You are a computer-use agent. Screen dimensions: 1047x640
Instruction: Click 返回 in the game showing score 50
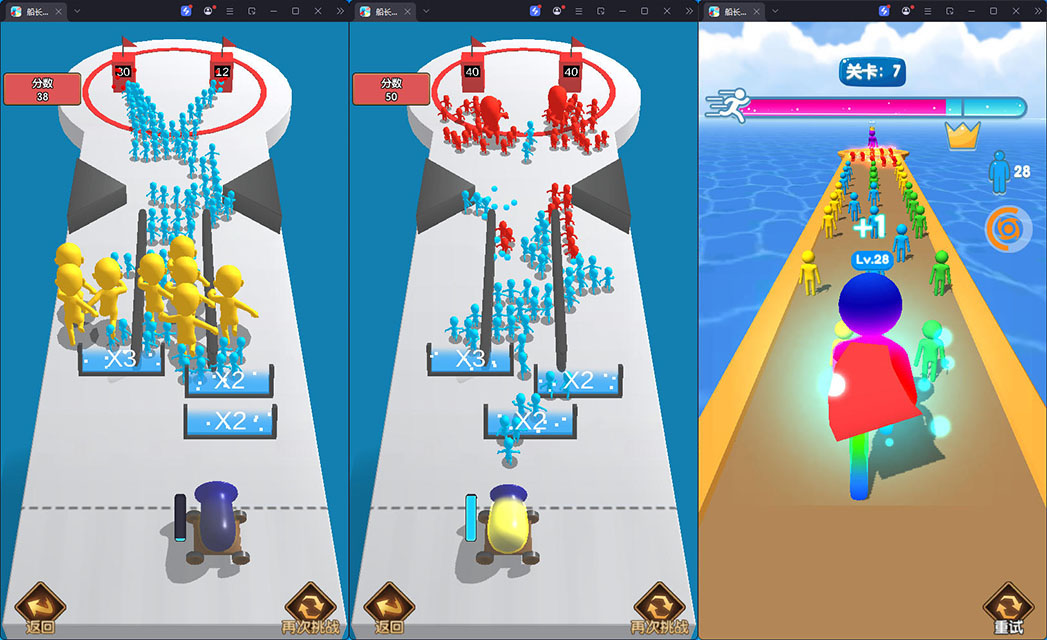[x=389, y=608]
